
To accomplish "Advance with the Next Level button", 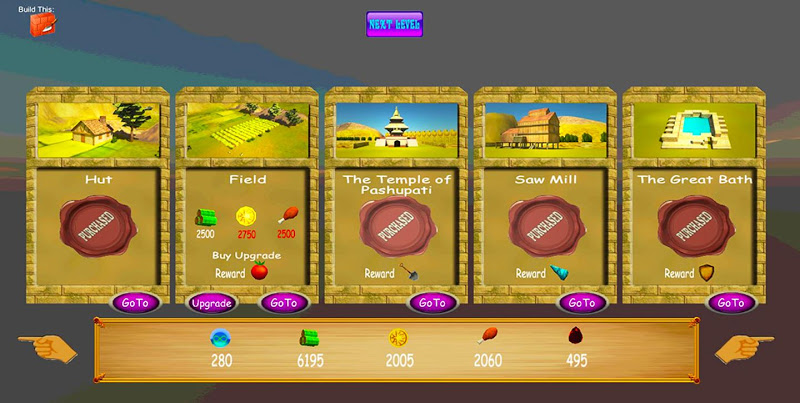I will click(x=394, y=24).
